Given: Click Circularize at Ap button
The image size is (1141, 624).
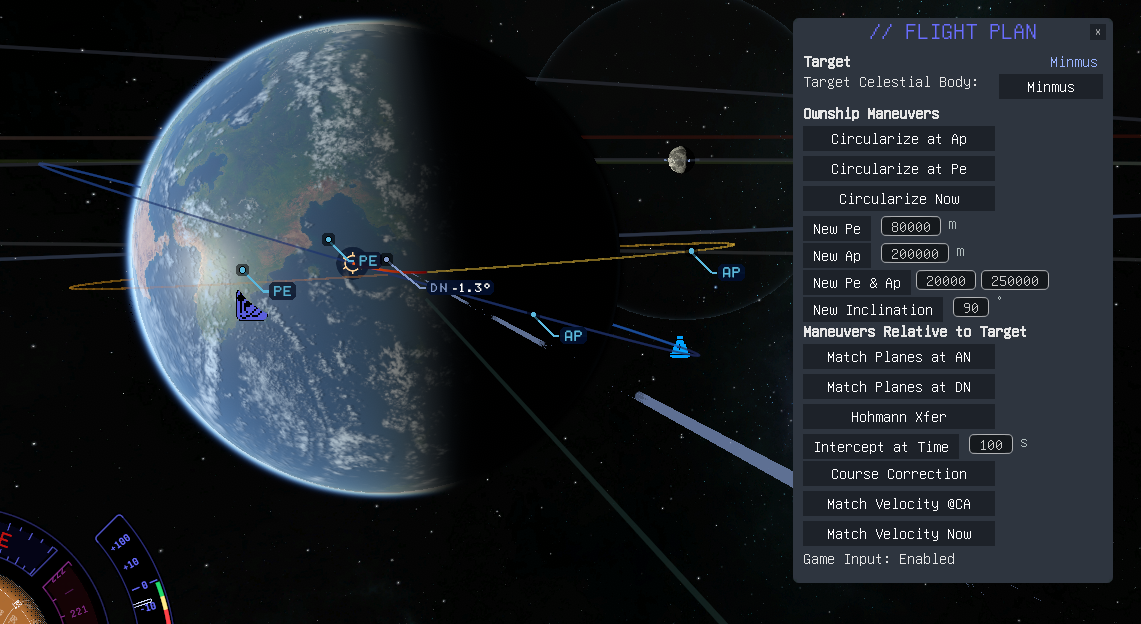Looking at the screenshot, I should point(898,139).
